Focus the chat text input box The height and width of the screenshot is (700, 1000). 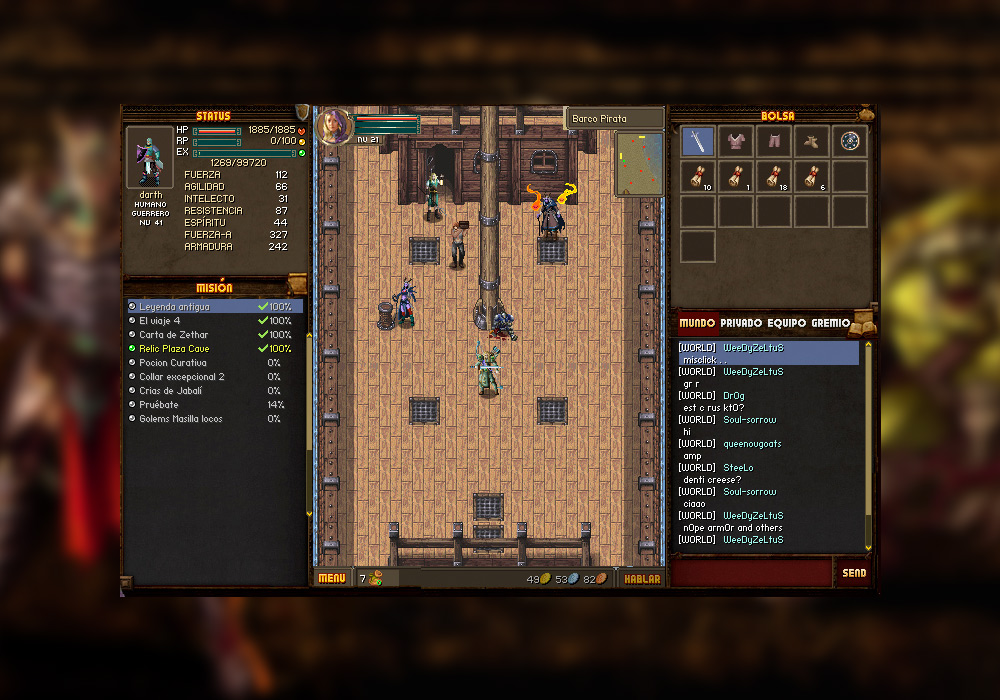click(x=751, y=573)
